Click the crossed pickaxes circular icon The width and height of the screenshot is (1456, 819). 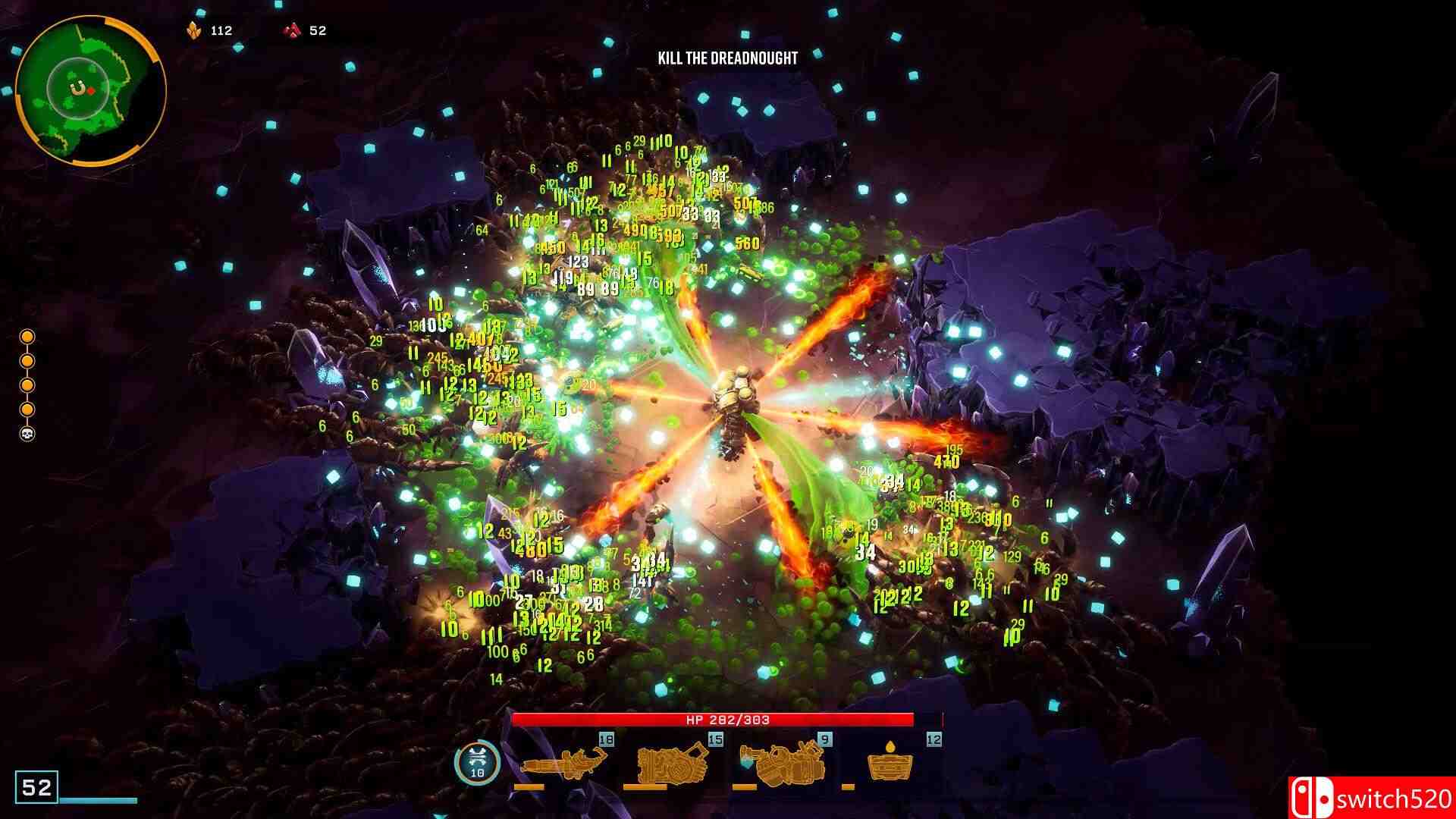[x=477, y=762]
